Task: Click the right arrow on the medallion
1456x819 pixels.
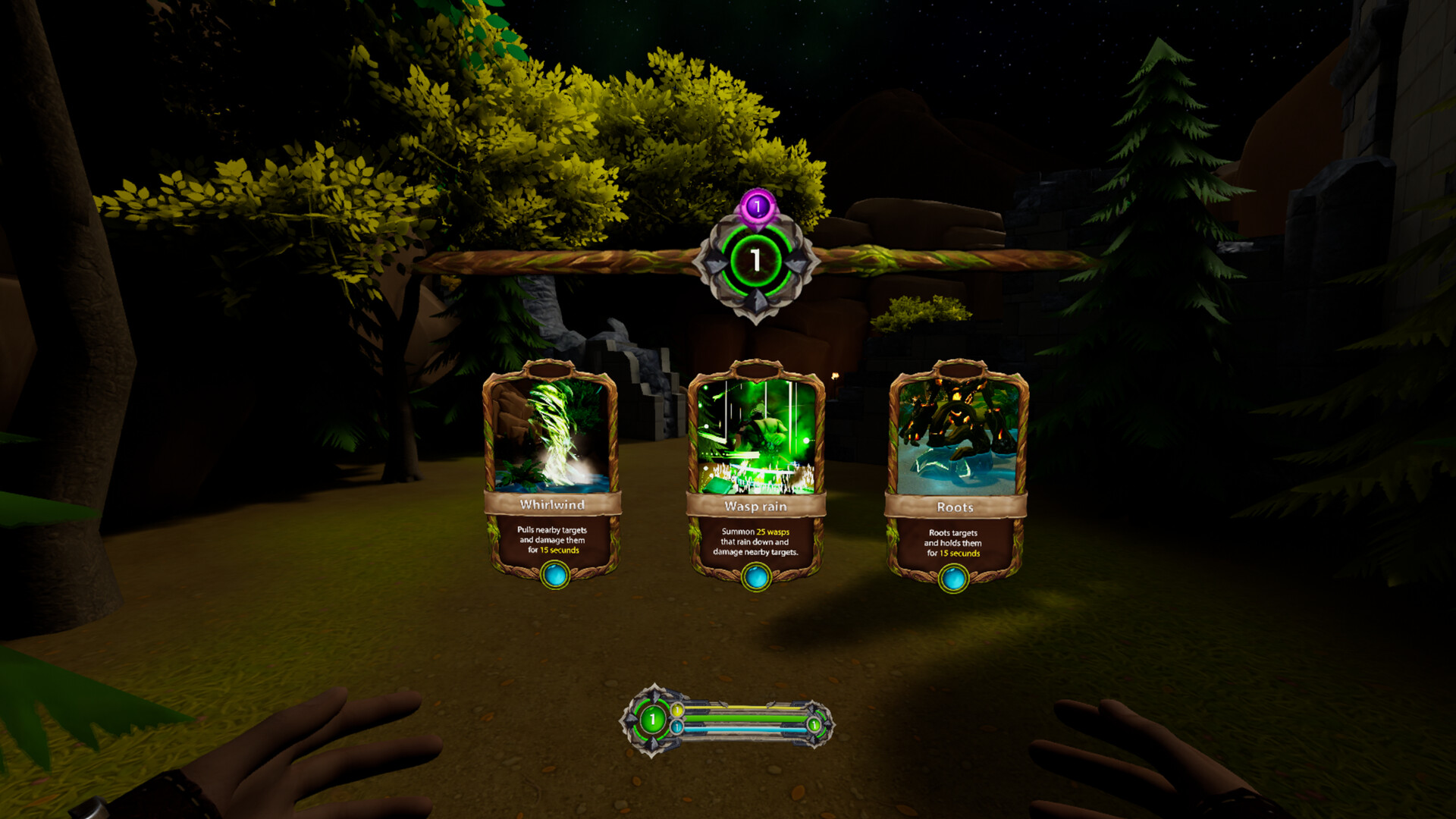Action: (798, 262)
